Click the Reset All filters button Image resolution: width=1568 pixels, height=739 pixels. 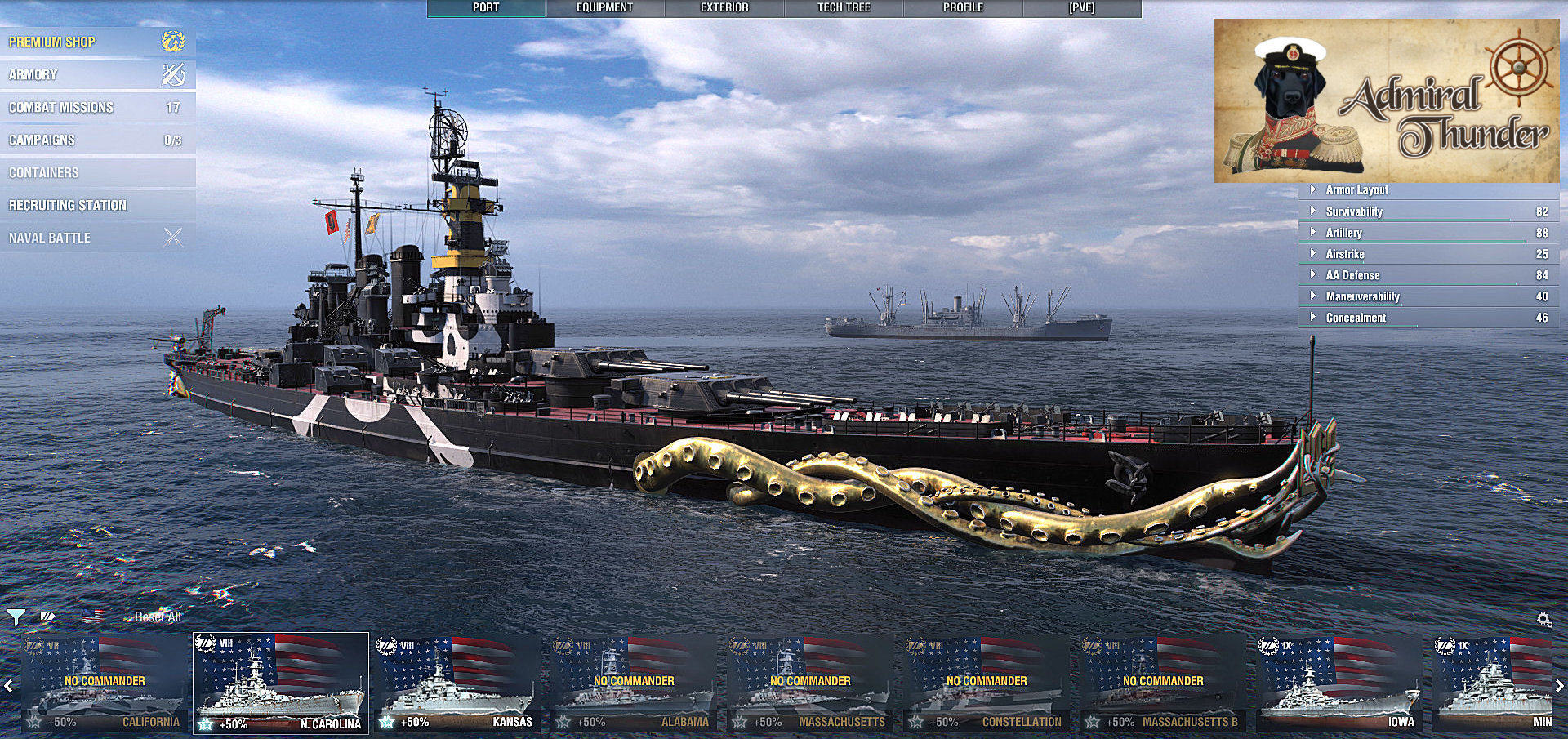[x=156, y=617]
